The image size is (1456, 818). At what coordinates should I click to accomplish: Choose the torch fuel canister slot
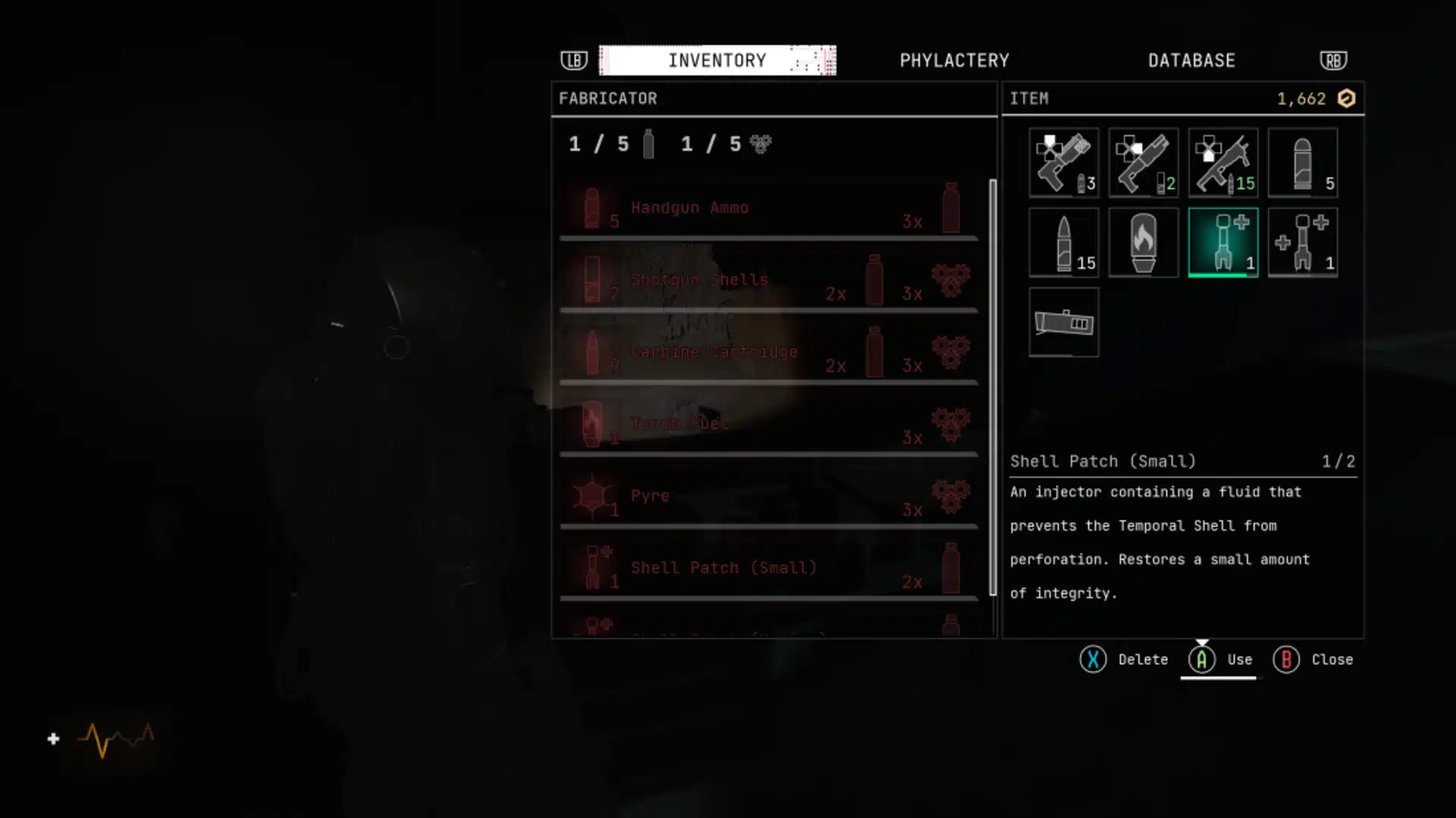tap(1143, 243)
